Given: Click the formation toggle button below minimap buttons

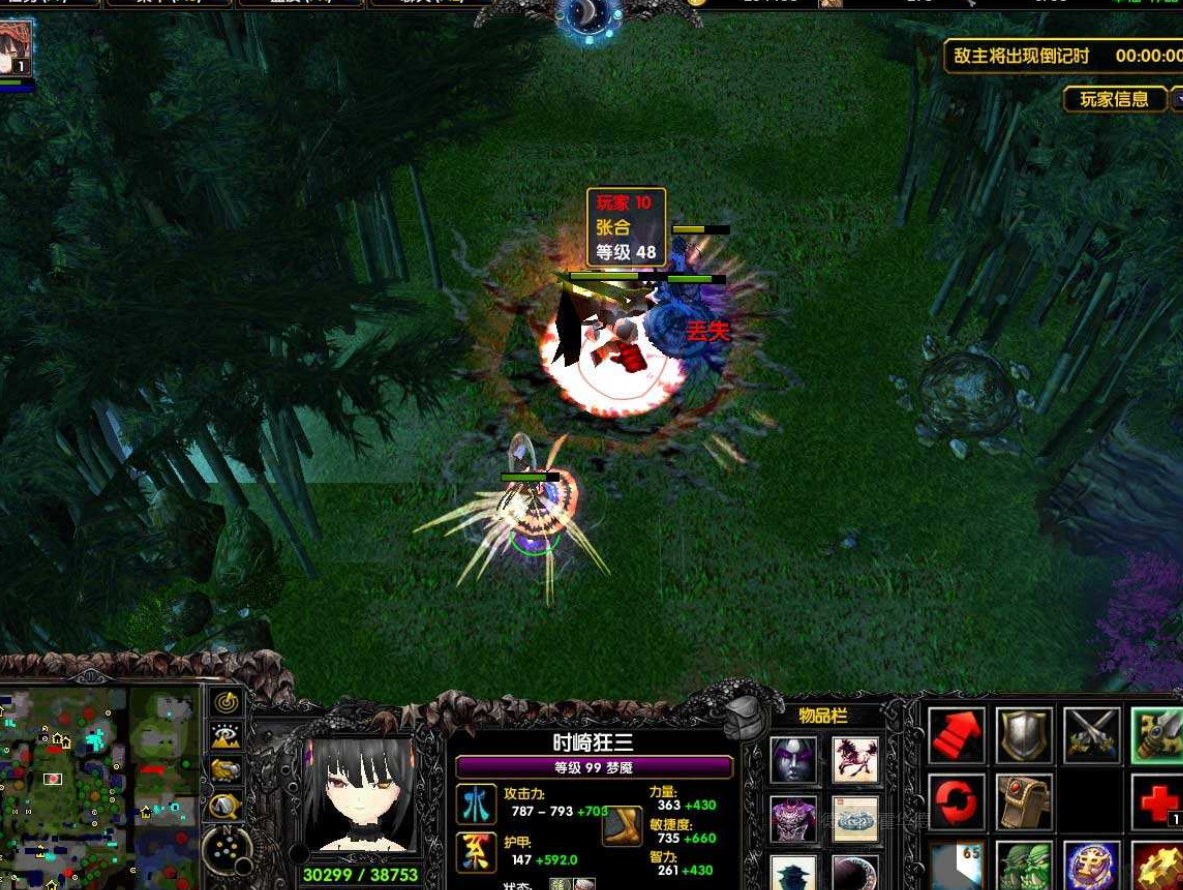Looking at the screenshot, I should pyautogui.click(x=226, y=851).
